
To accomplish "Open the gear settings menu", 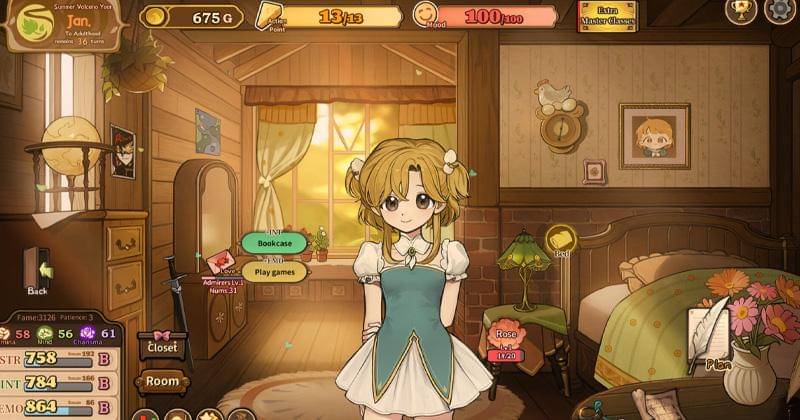I will 779,11.
